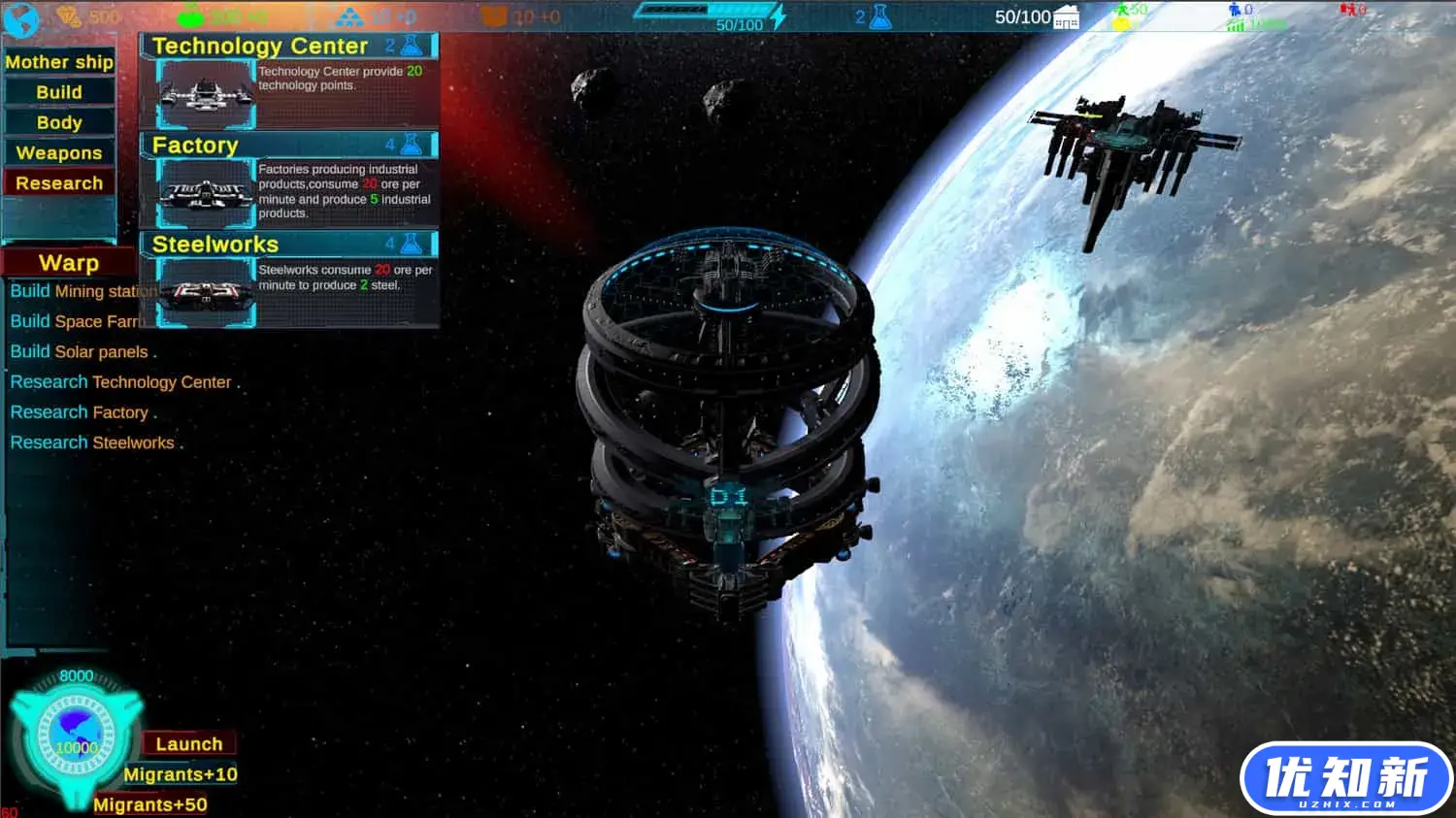Add fifty migrants with Migrants+50

point(150,804)
